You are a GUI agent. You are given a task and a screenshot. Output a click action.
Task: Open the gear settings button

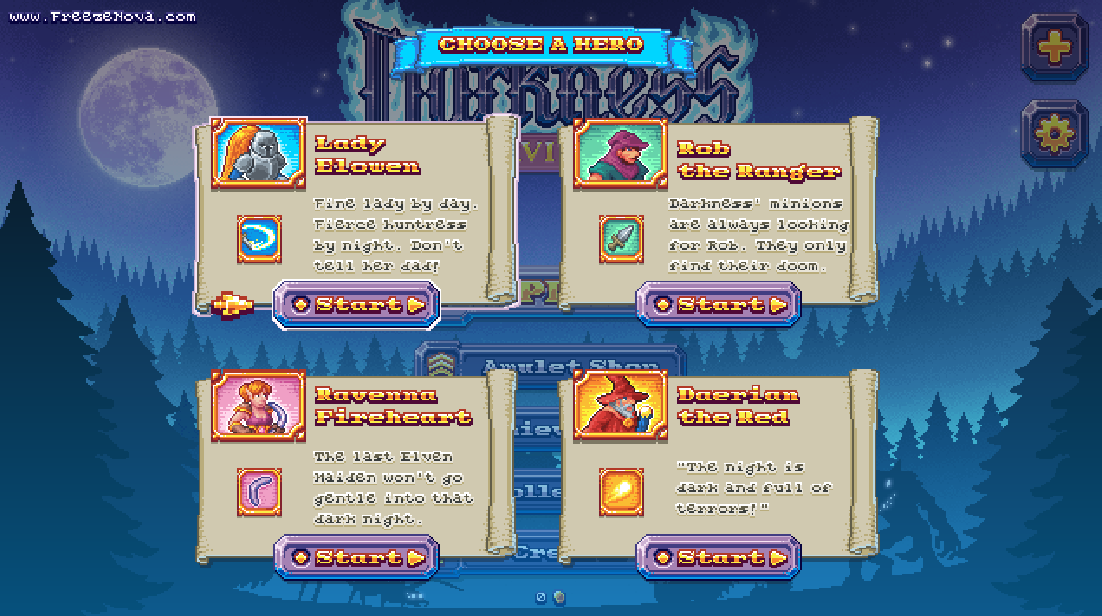1053,132
